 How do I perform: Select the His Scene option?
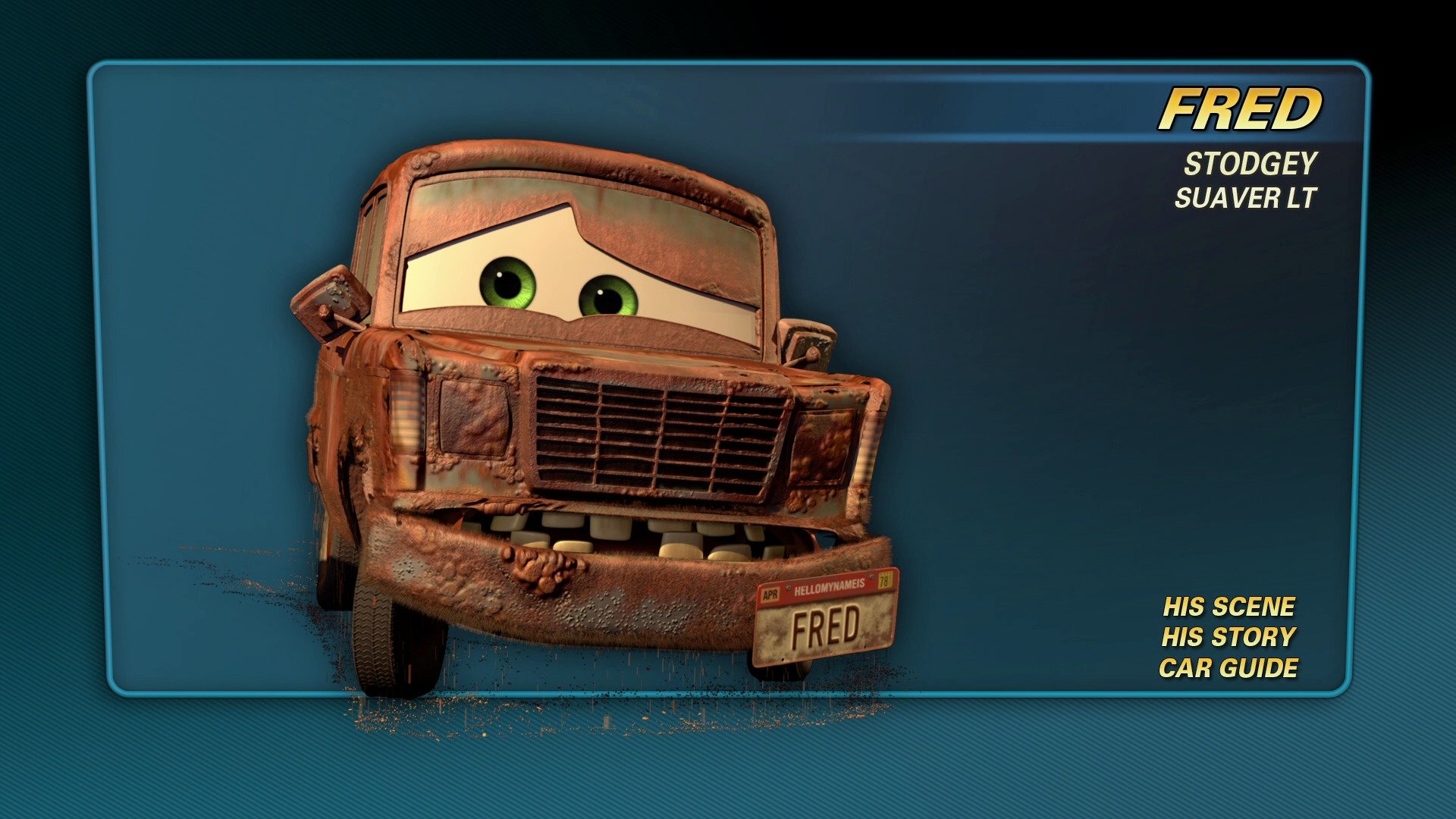[x=1228, y=607]
